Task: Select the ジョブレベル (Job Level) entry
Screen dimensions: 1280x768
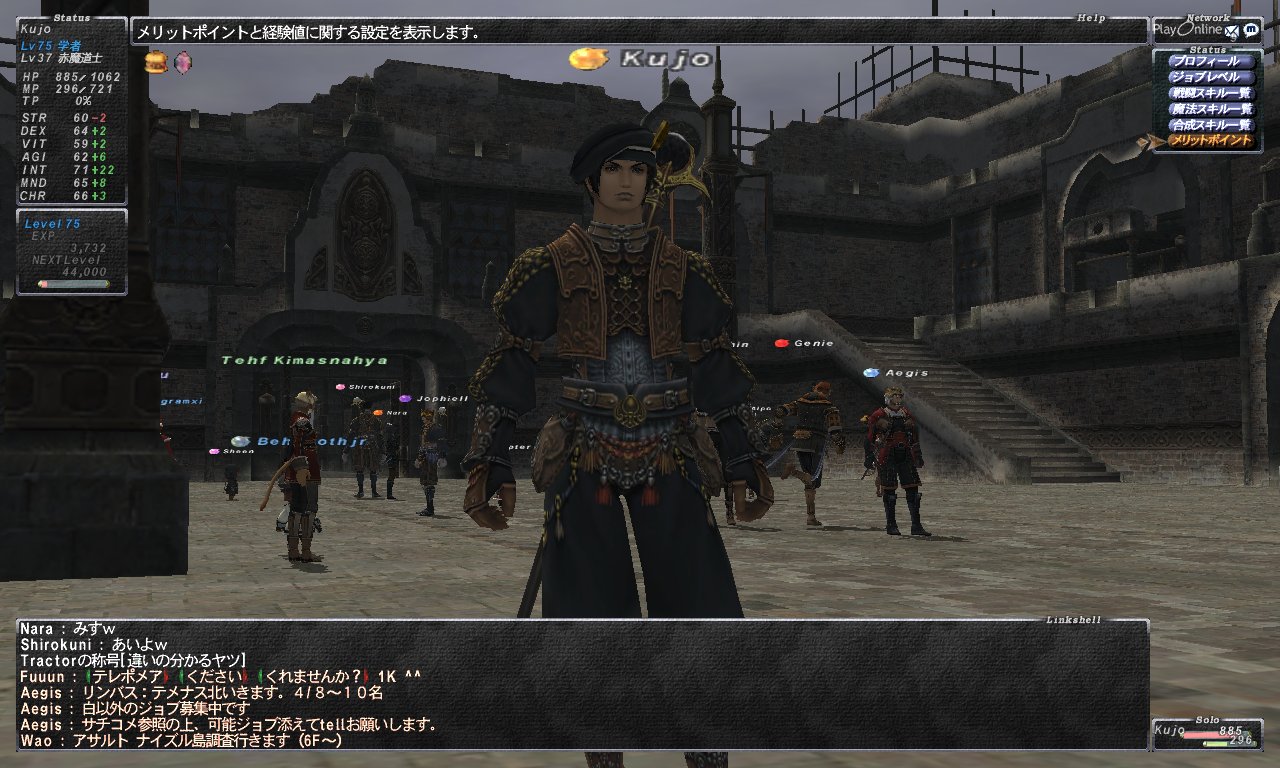Action: click(1210, 77)
